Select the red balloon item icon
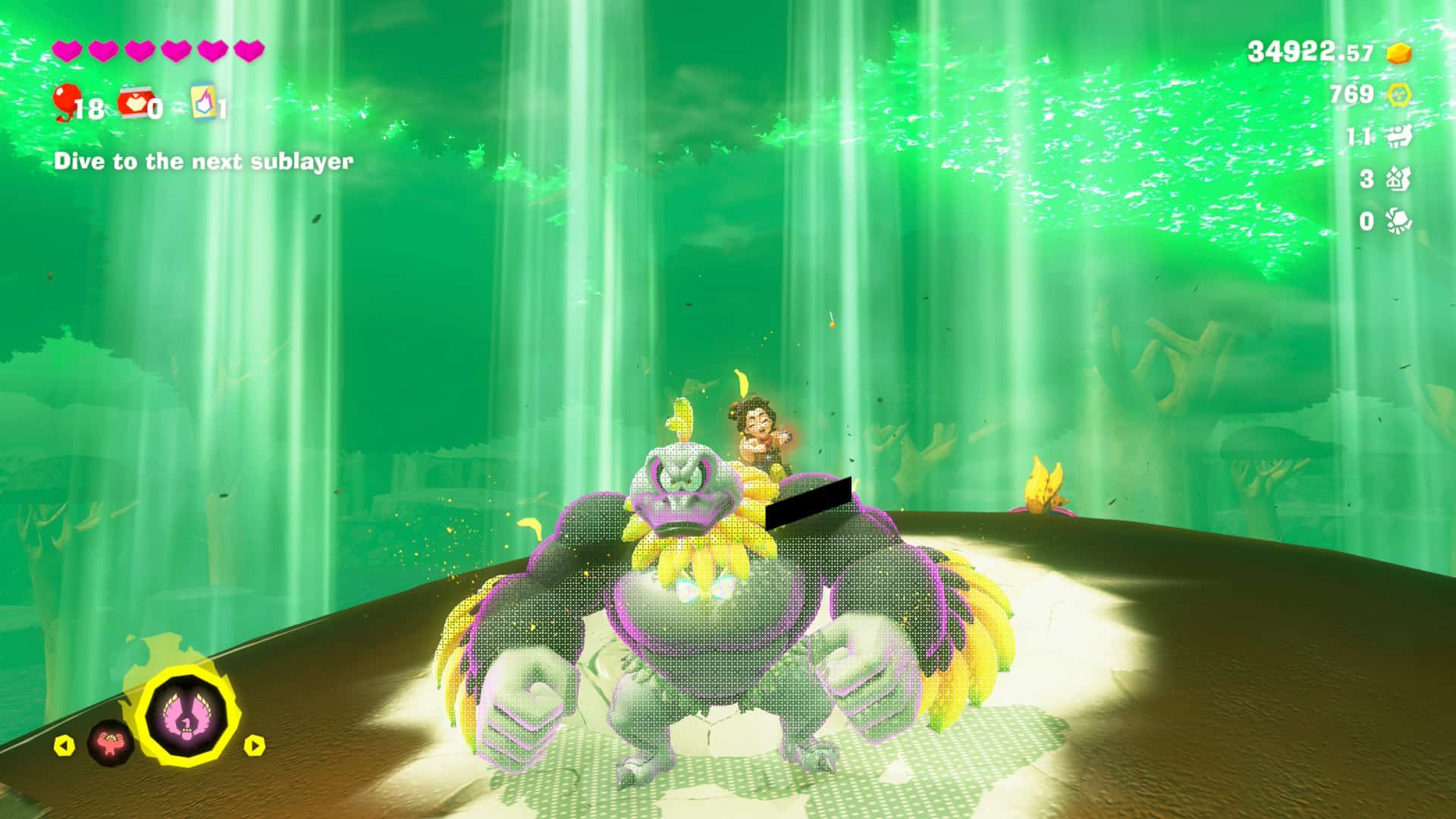 point(67,102)
